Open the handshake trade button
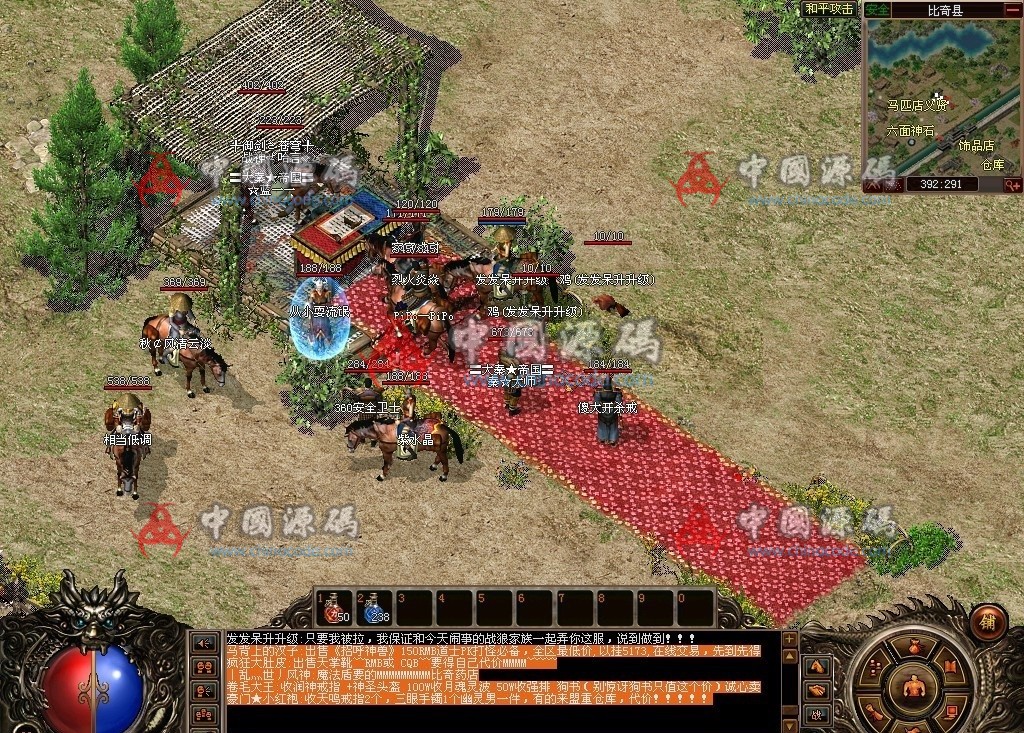Viewport: 1024px width, 733px height. [817, 690]
